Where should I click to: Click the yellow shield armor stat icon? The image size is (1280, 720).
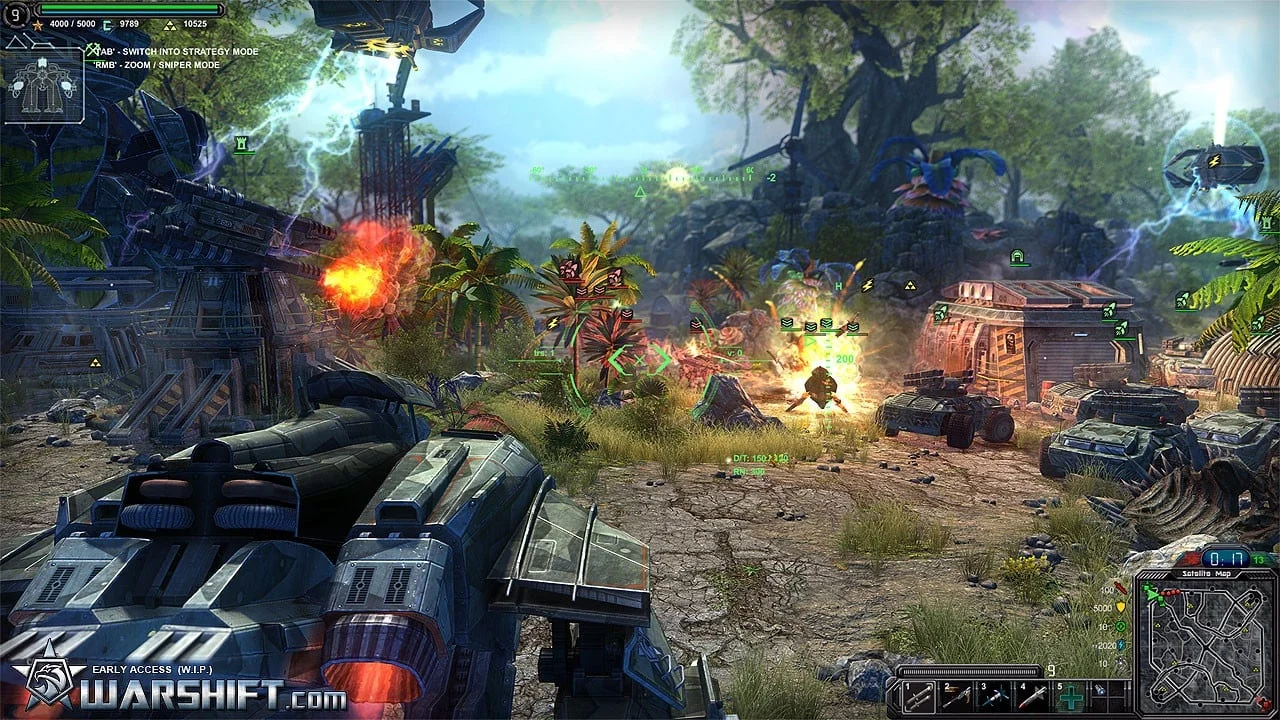[1121, 607]
